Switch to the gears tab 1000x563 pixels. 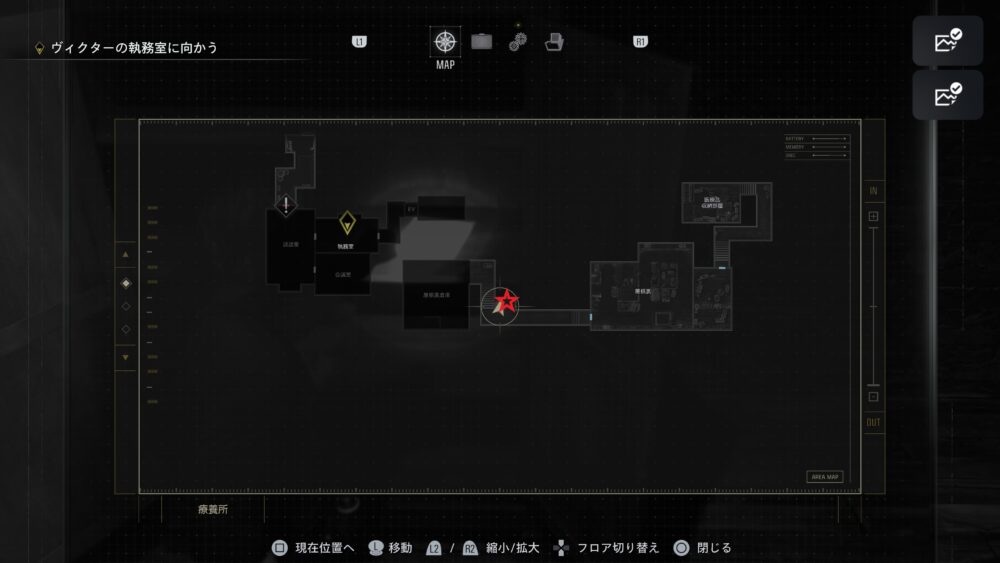tap(517, 42)
